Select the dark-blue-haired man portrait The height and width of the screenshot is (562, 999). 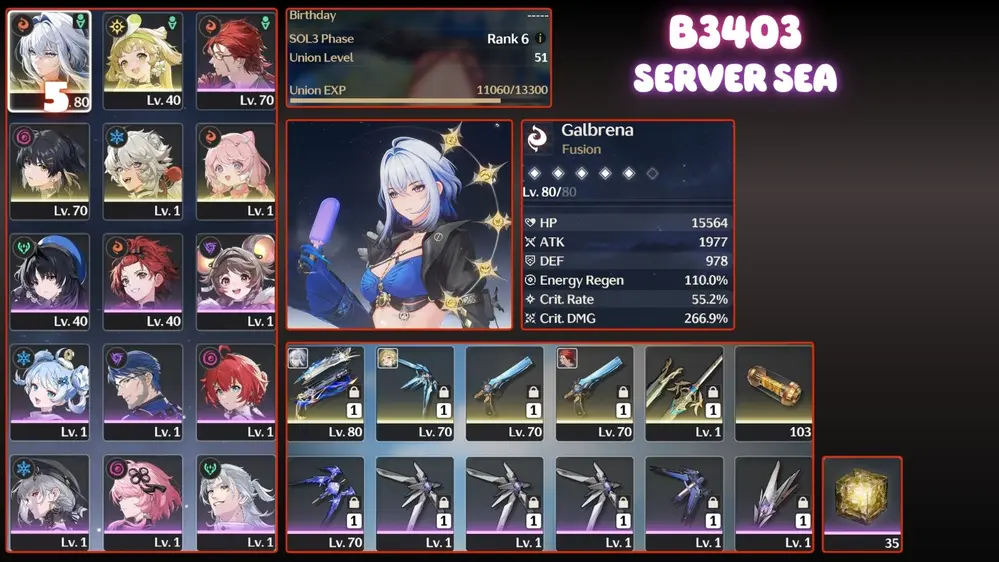click(x=143, y=392)
